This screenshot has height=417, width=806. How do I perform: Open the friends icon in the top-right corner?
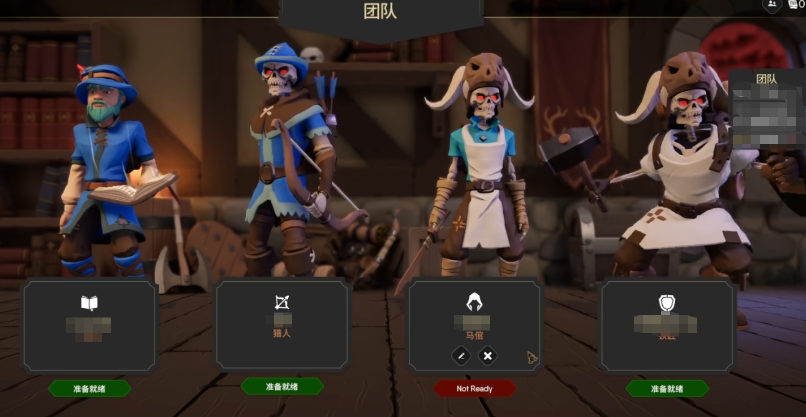tap(773, 6)
